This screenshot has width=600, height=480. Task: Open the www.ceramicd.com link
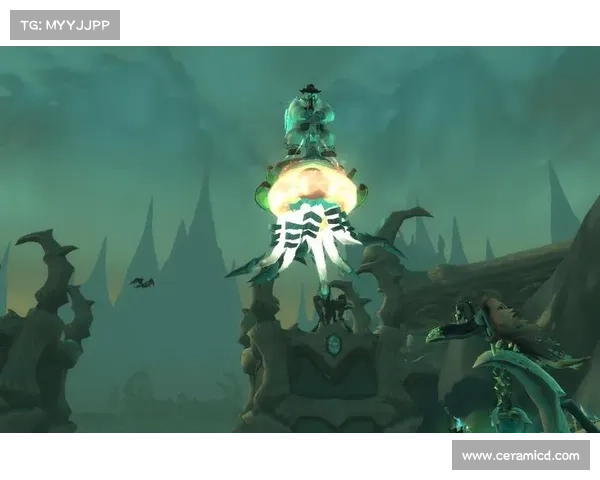tap(520, 456)
